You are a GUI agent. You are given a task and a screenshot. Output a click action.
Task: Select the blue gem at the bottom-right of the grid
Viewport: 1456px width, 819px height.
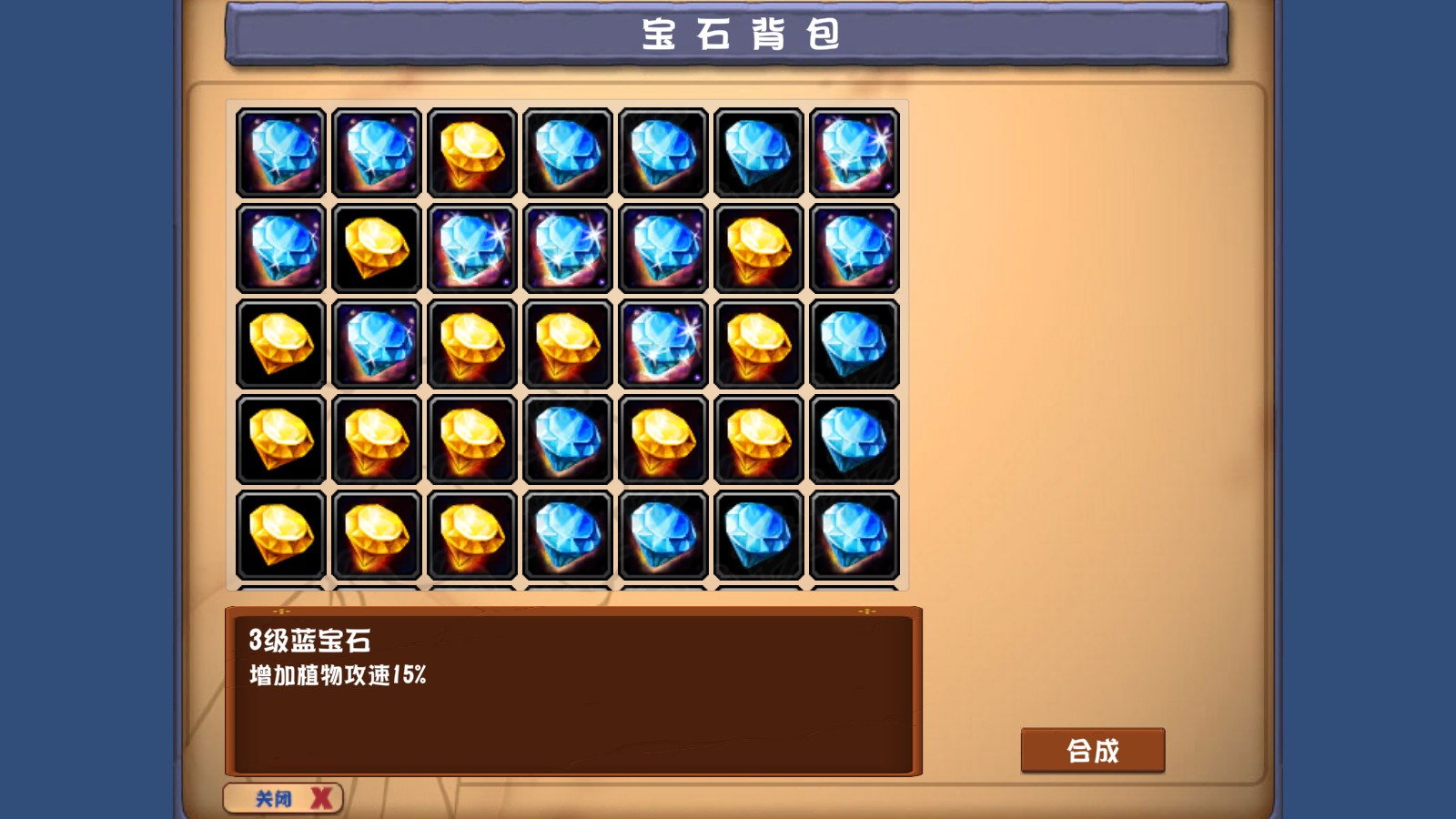click(x=855, y=534)
